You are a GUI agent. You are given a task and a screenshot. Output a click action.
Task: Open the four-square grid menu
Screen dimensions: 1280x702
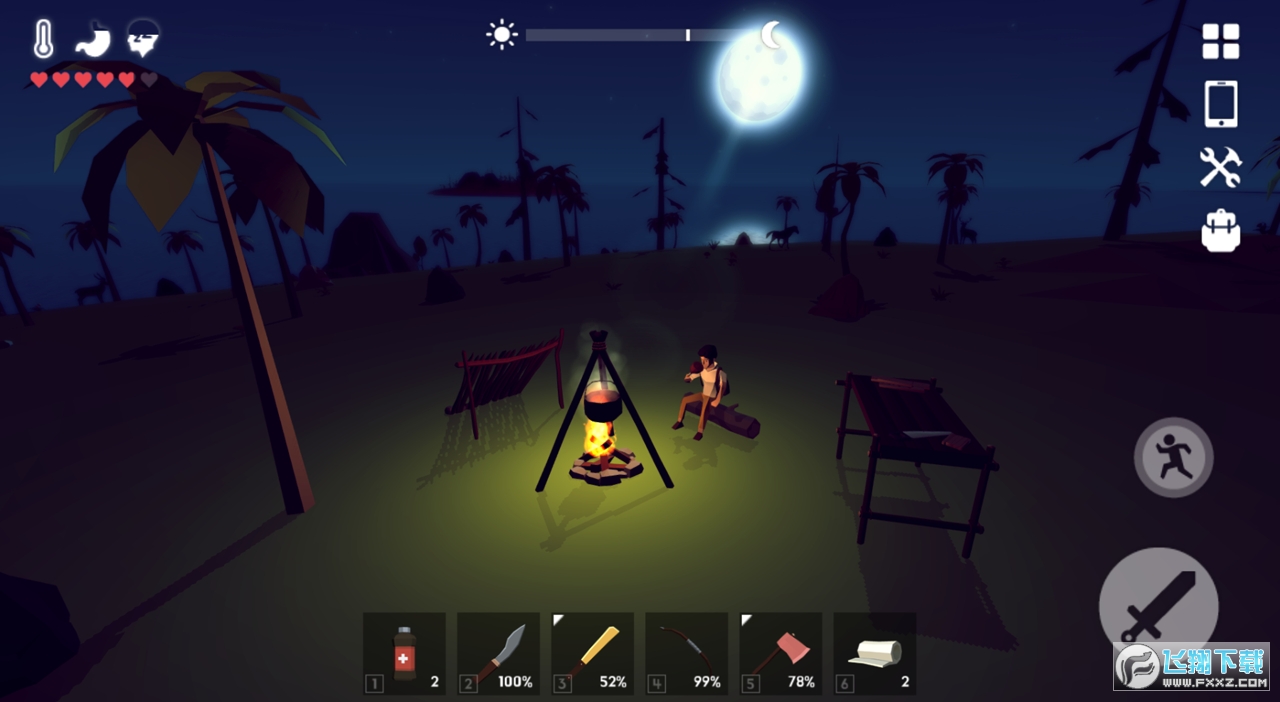click(x=1220, y=42)
